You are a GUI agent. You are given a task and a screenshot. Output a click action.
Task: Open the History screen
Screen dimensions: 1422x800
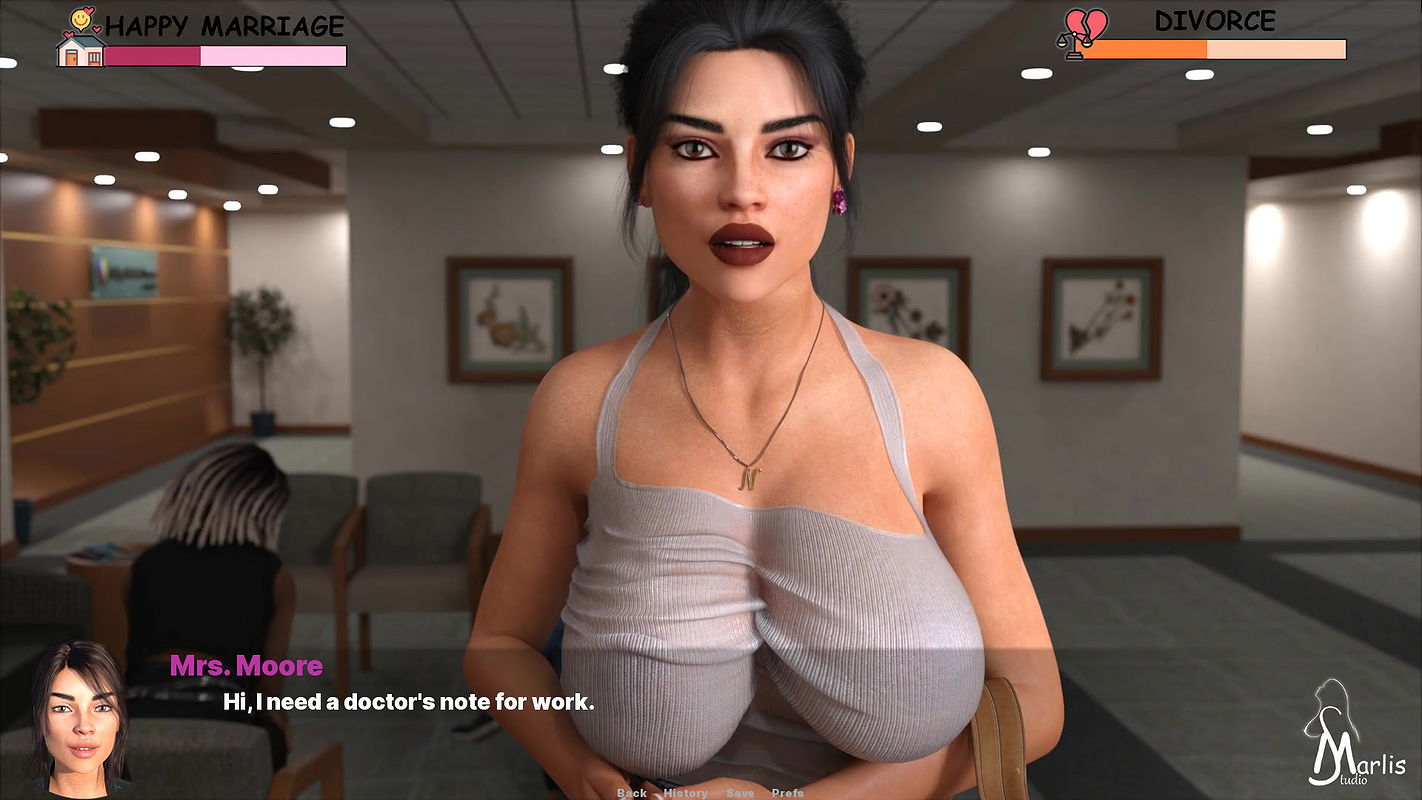685,792
